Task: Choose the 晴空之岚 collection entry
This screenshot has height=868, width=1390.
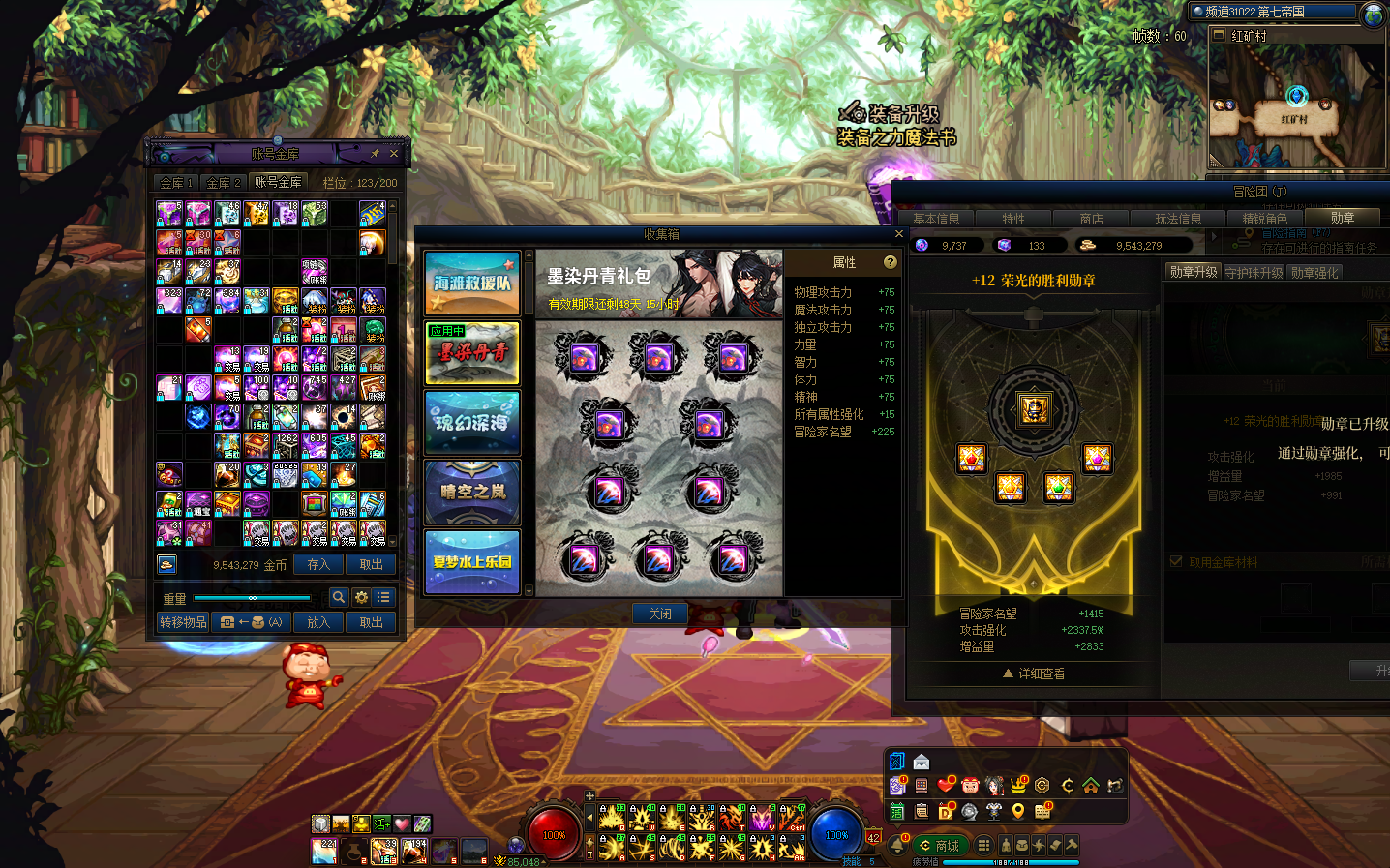Action: pyautogui.click(x=472, y=493)
